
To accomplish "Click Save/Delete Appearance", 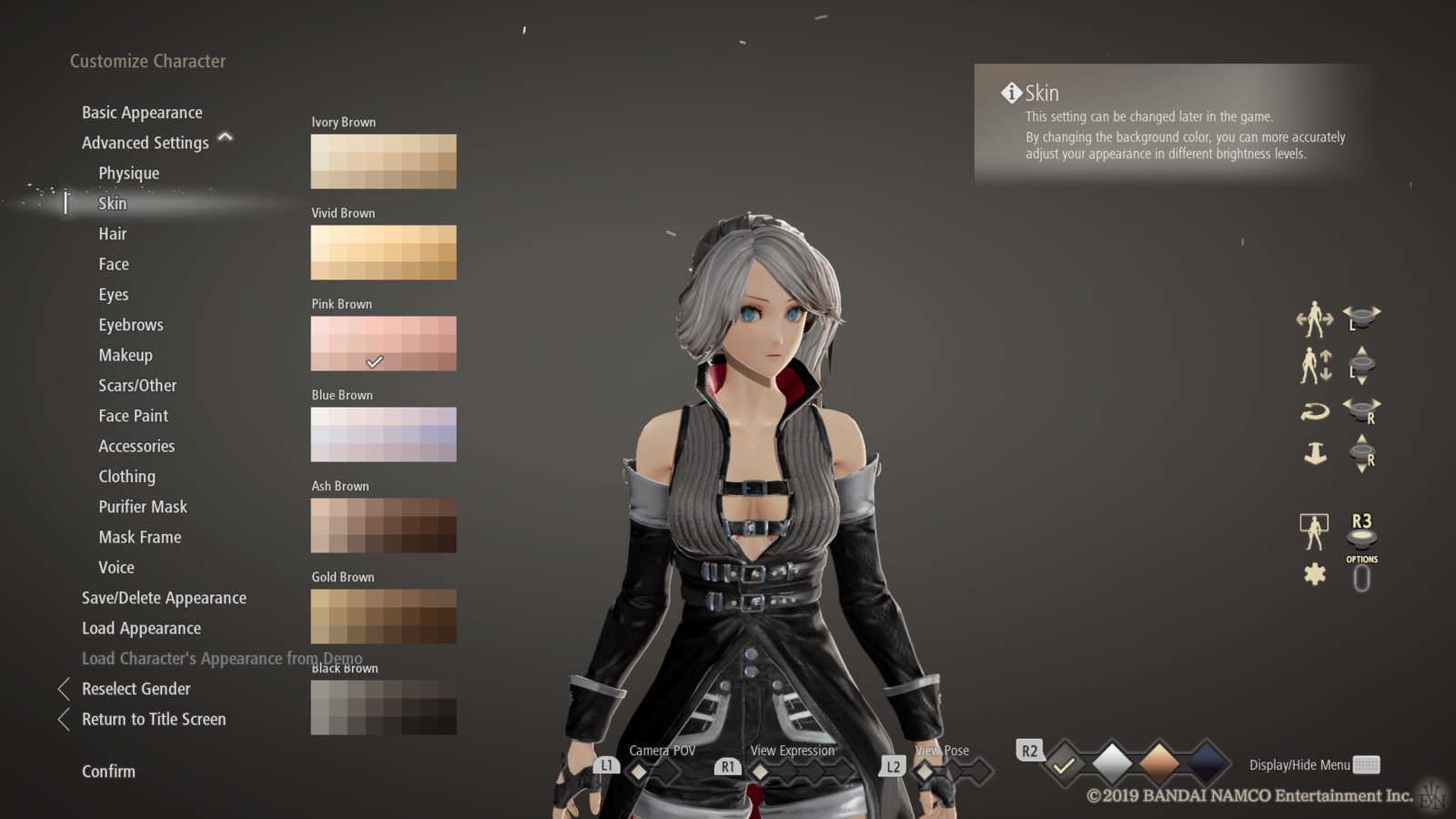I will (164, 598).
